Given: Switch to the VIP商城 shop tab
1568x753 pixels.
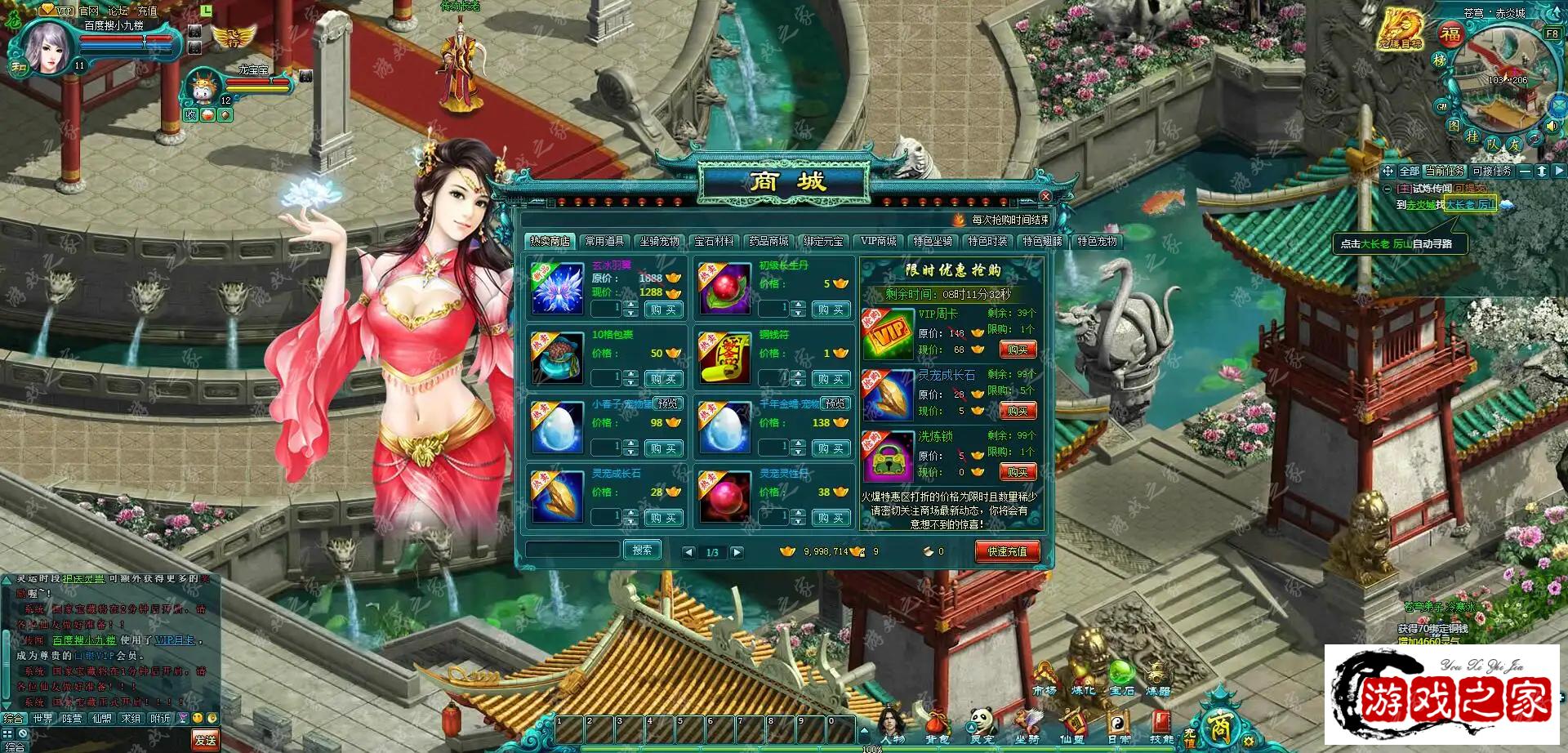Looking at the screenshot, I should click(878, 242).
